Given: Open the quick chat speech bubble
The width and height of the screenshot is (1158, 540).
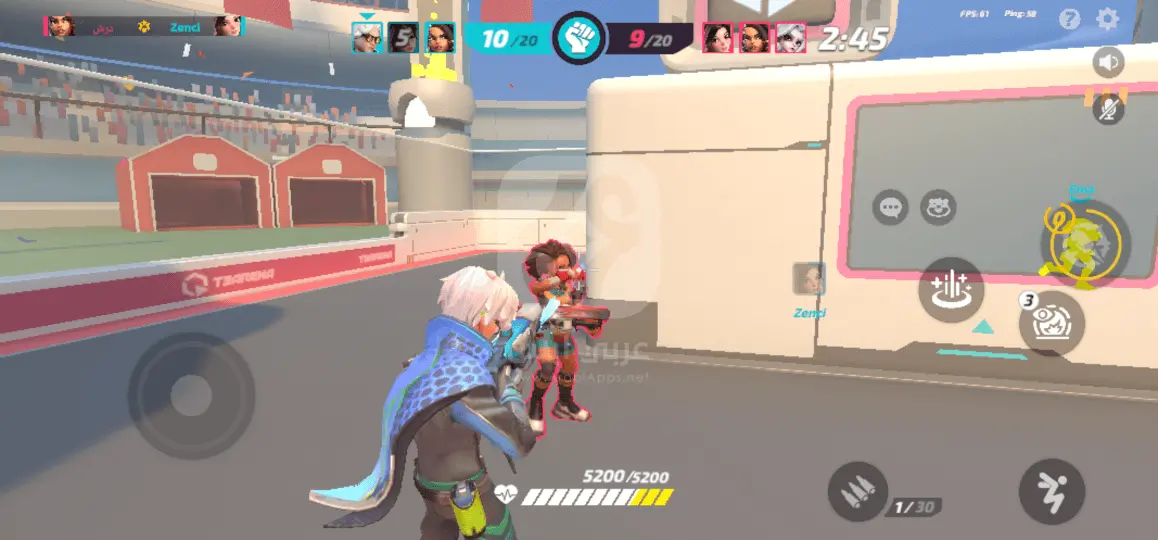Looking at the screenshot, I should tap(890, 208).
